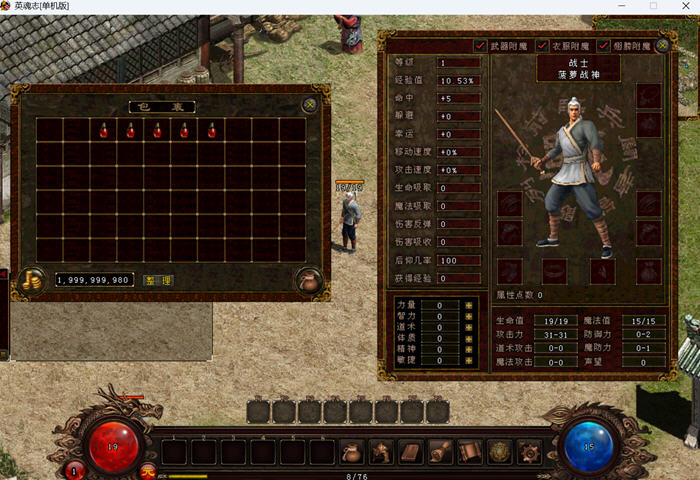Click the armored figure icon on the bottom bar
This screenshot has height=480, width=700.
point(381,452)
